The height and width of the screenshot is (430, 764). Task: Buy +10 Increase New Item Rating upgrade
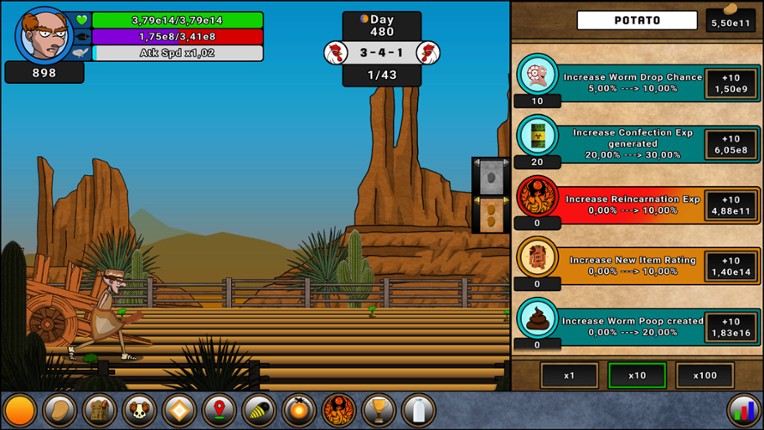point(730,265)
